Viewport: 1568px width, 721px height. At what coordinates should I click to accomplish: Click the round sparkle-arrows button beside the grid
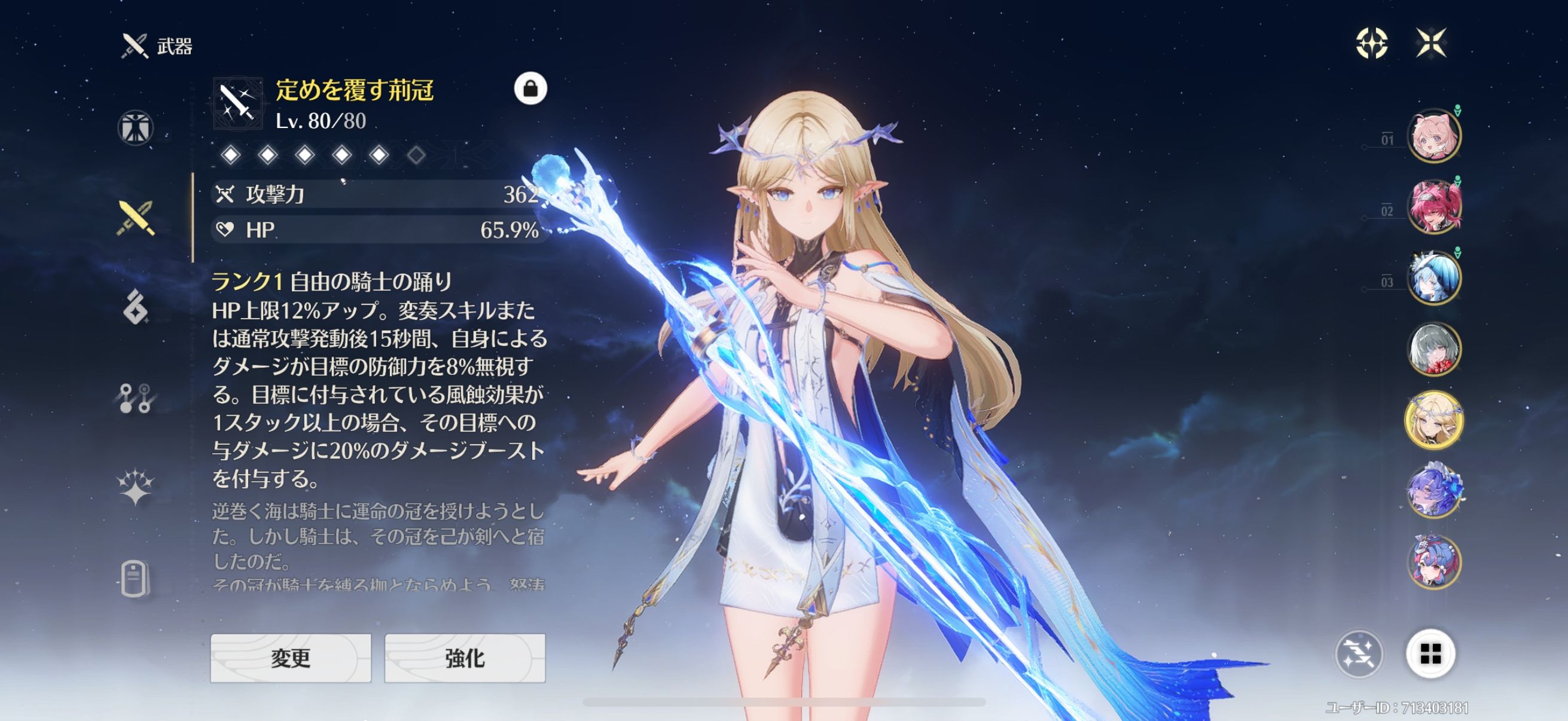[1359, 654]
